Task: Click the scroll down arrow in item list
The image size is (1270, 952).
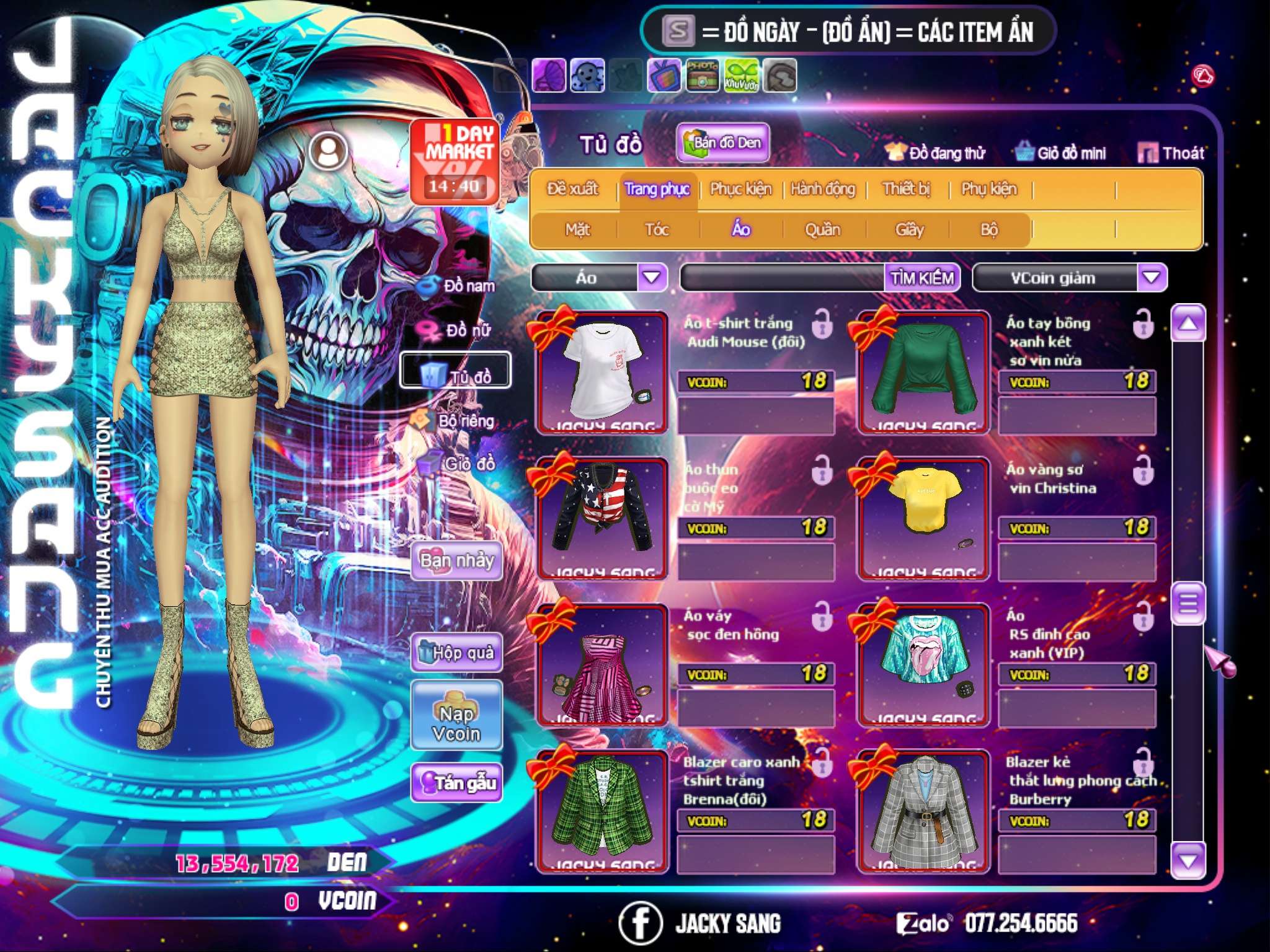Action: [x=1188, y=861]
